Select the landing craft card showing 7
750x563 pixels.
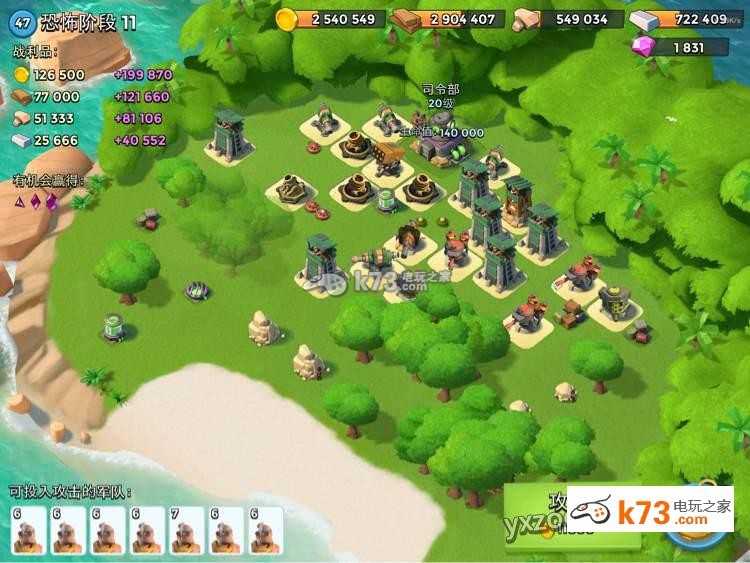pyautogui.click(x=187, y=530)
